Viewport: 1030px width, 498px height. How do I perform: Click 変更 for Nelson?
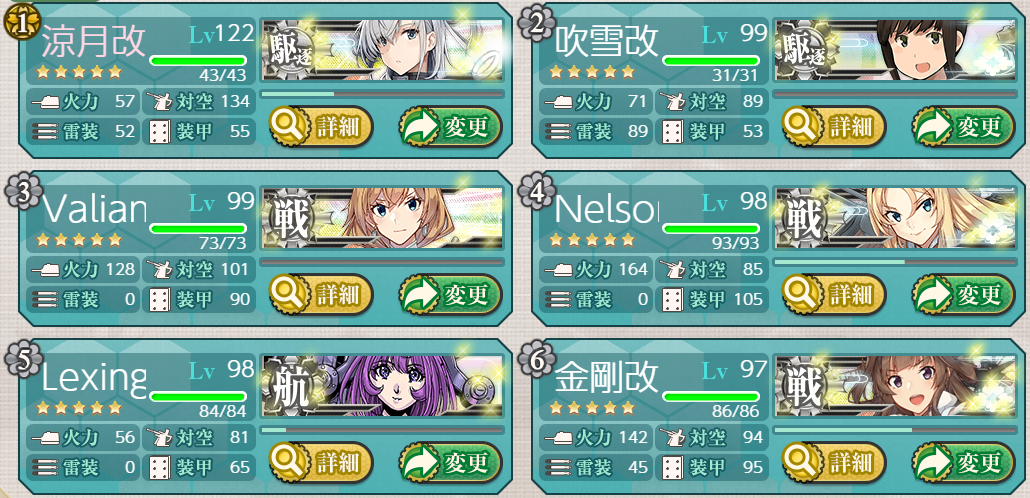[963, 295]
